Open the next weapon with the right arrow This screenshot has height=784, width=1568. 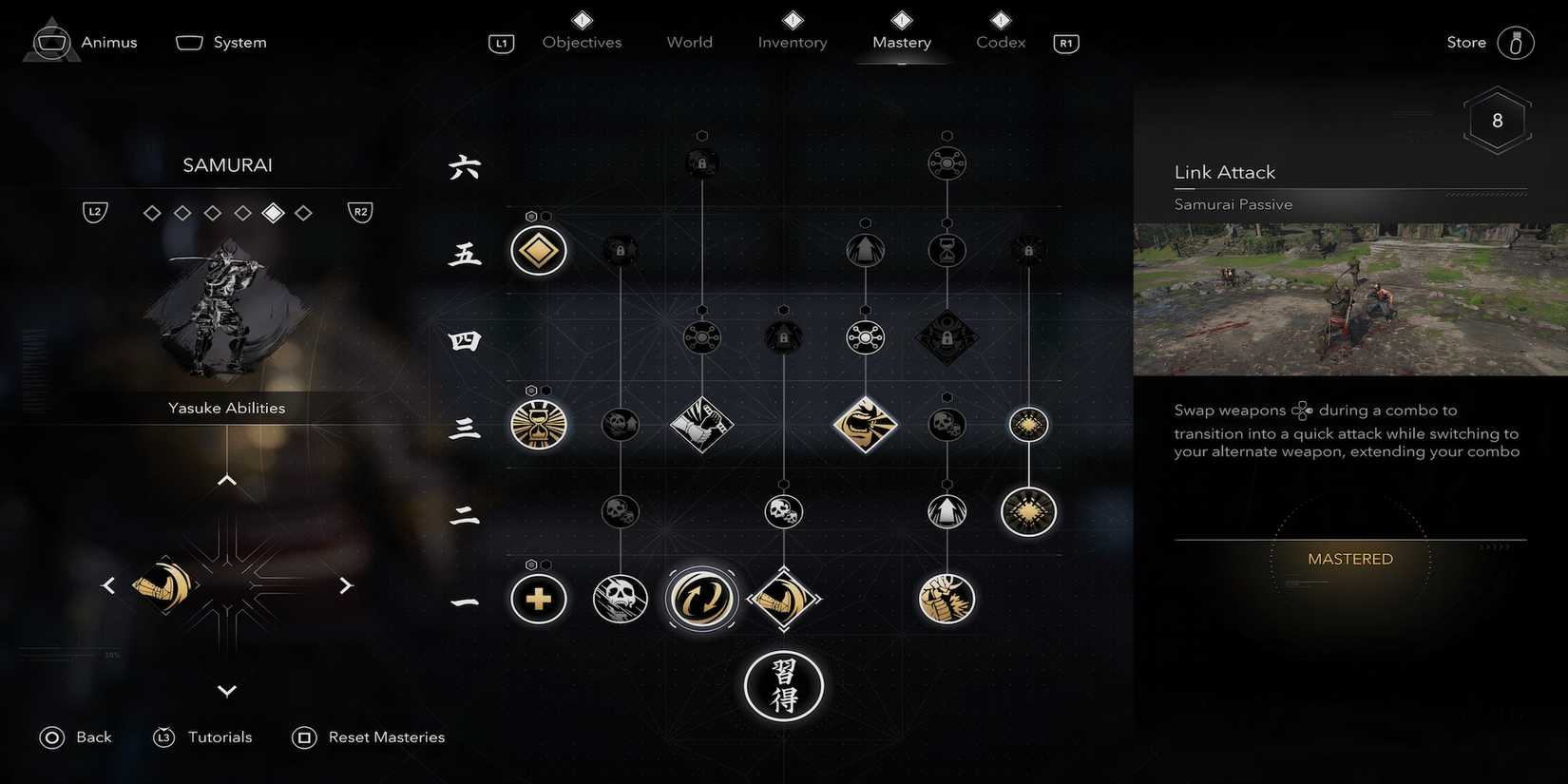(x=347, y=585)
